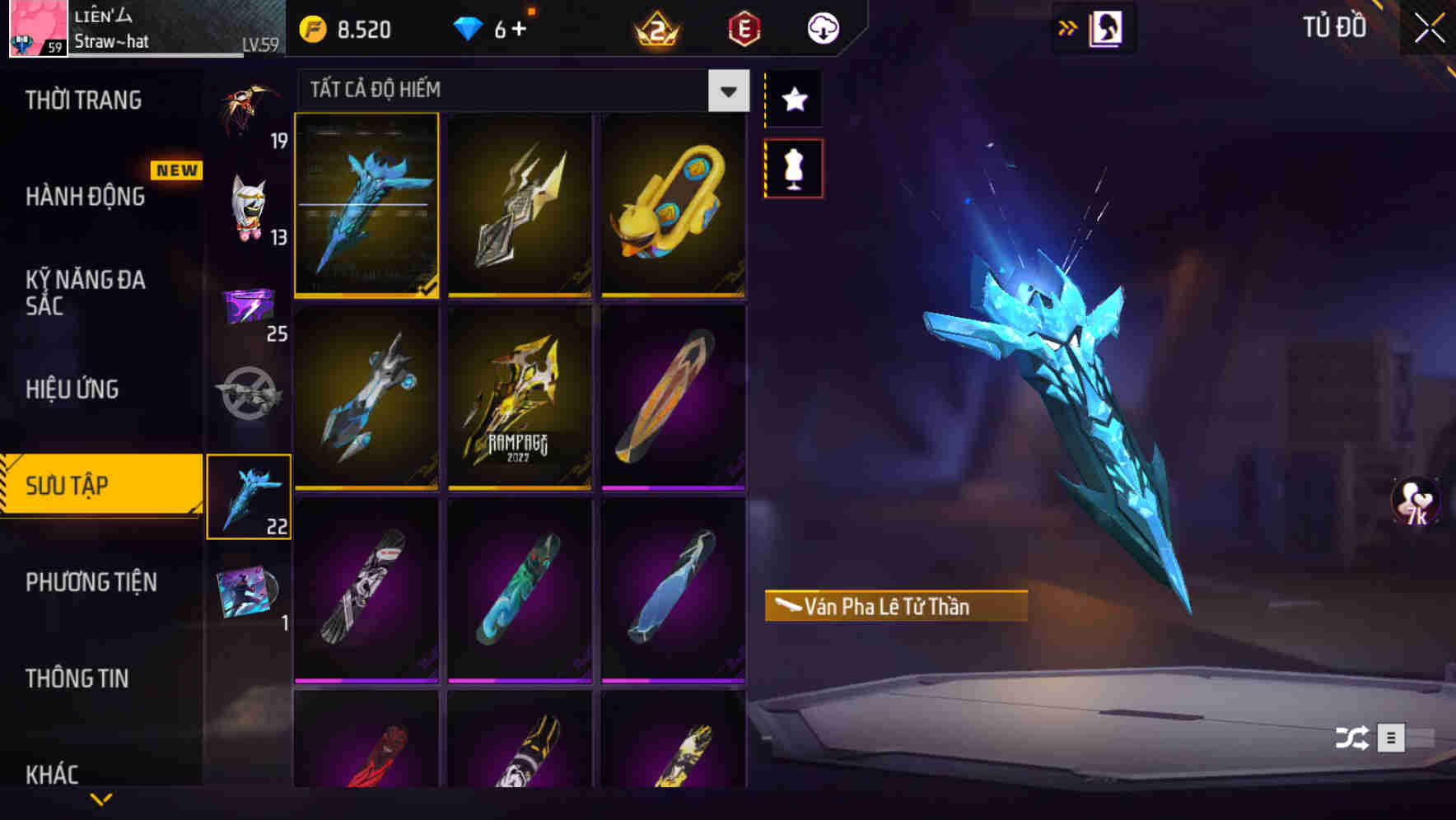Click the list view icon beside shuffle
The height and width of the screenshot is (820, 1456).
[1392, 739]
